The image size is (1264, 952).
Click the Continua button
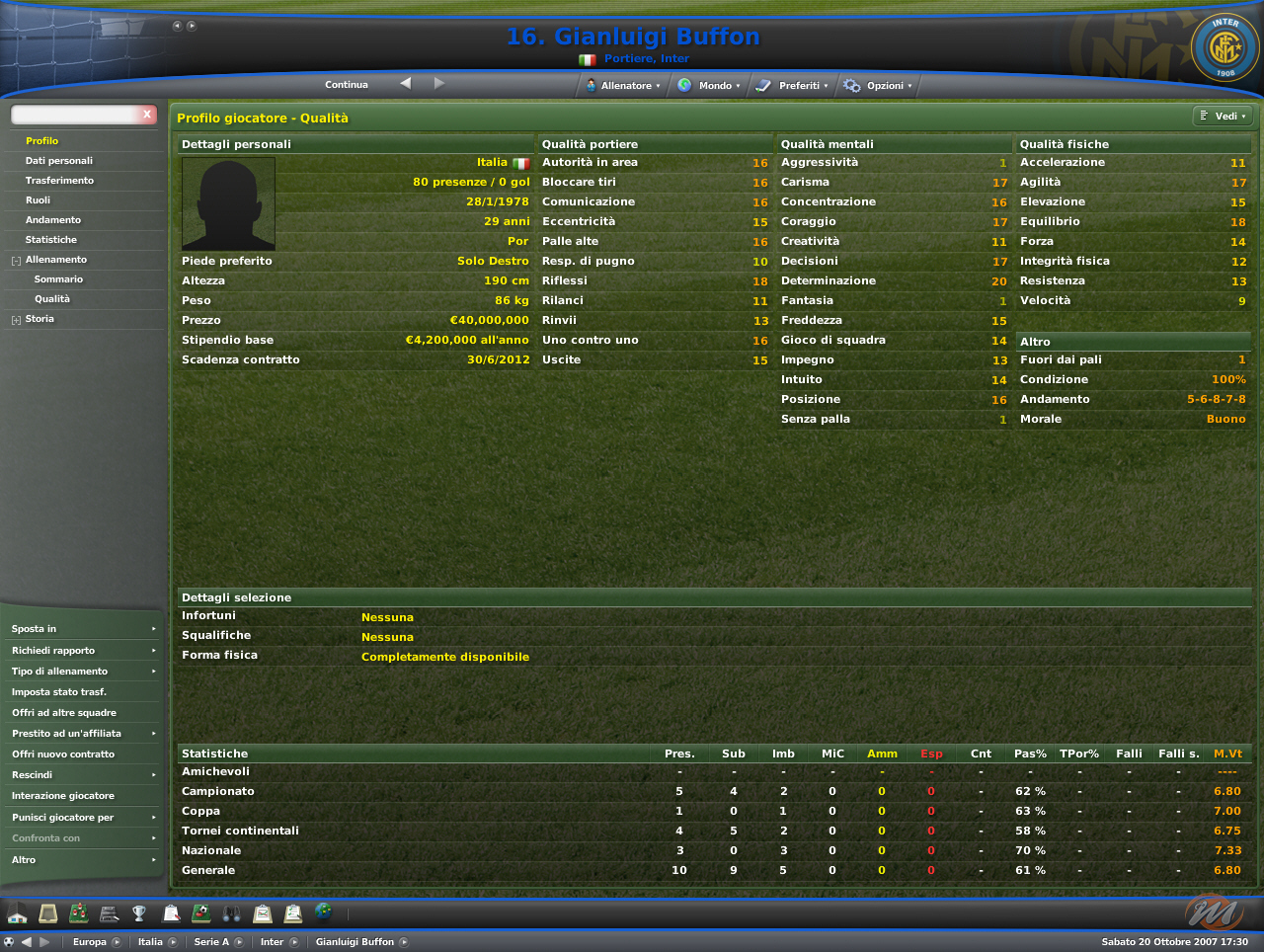coord(346,85)
